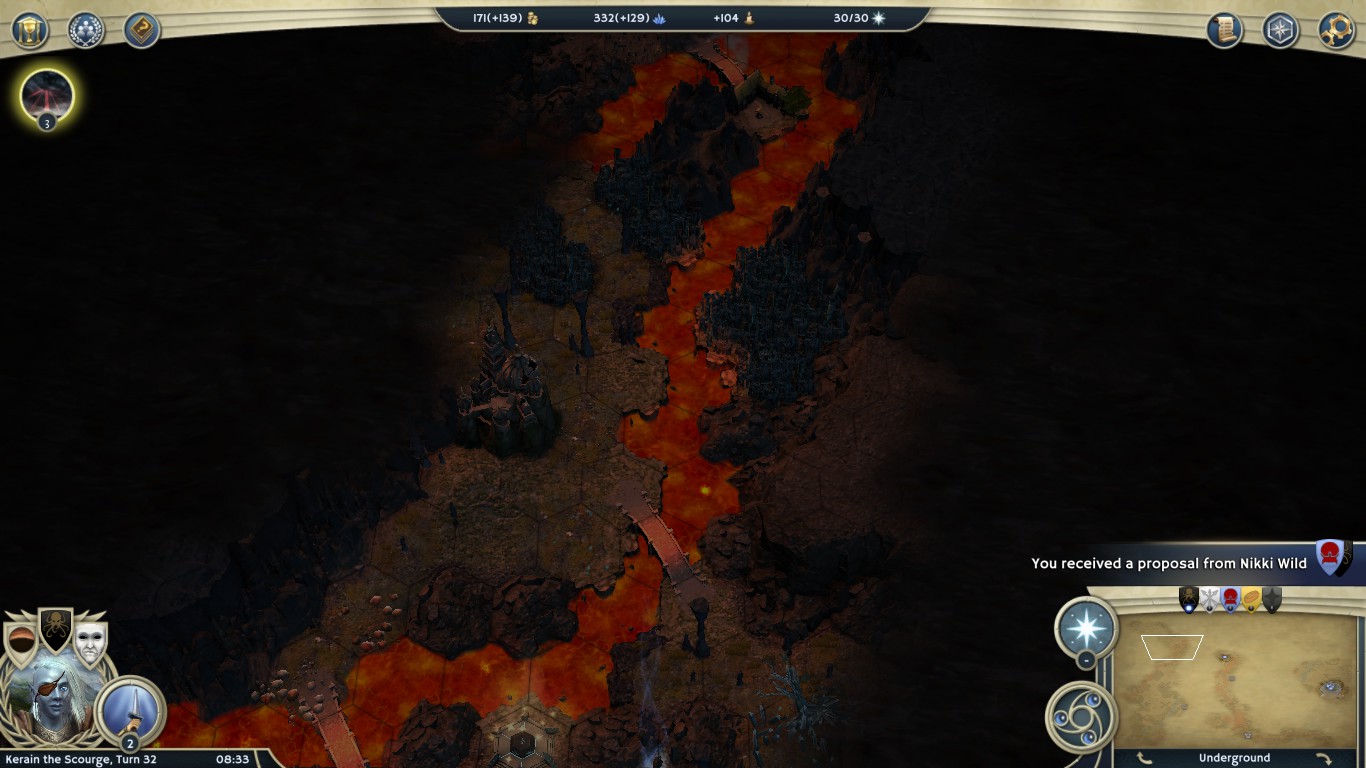Switch map layer with the left arrow

(x=1144, y=758)
